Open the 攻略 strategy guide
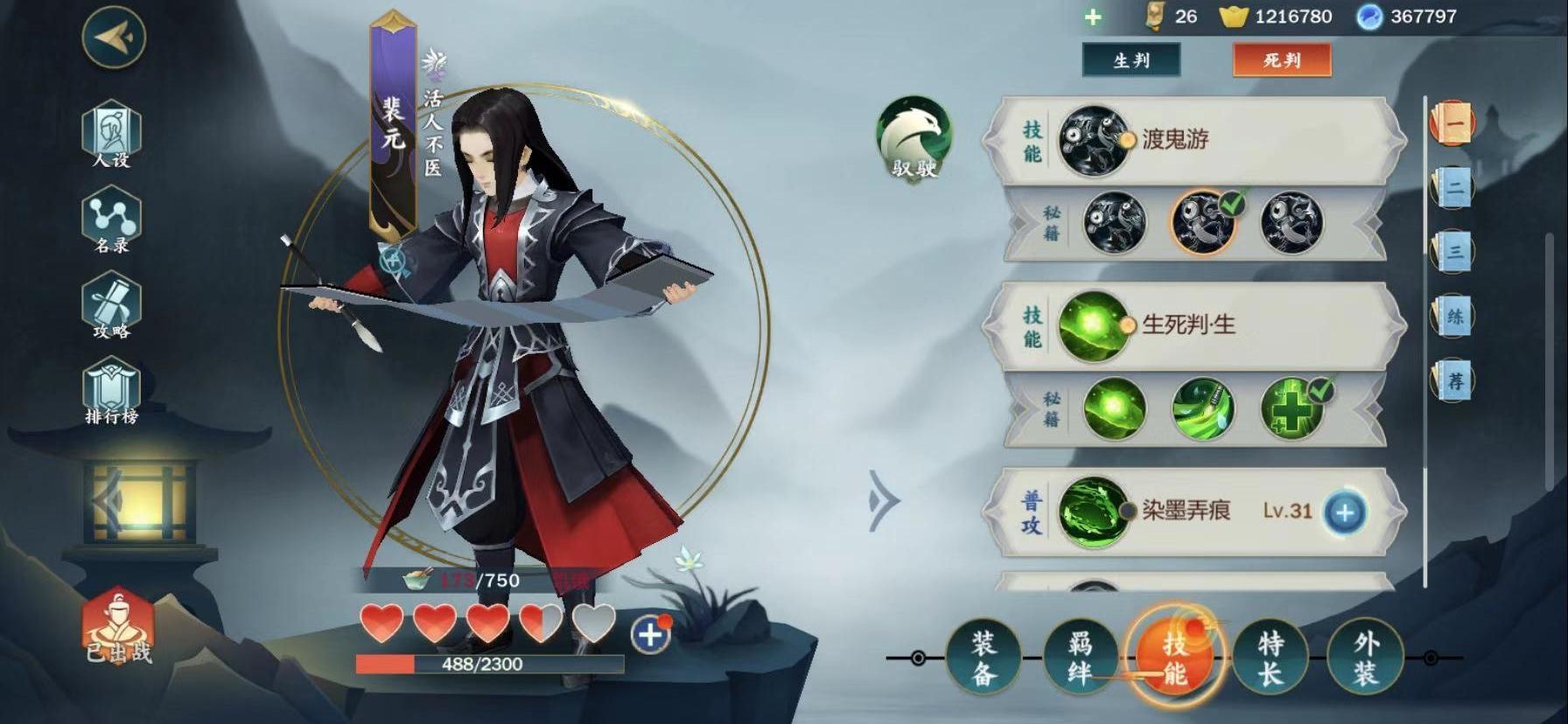The height and width of the screenshot is (724, 1568). pos(111,306)
